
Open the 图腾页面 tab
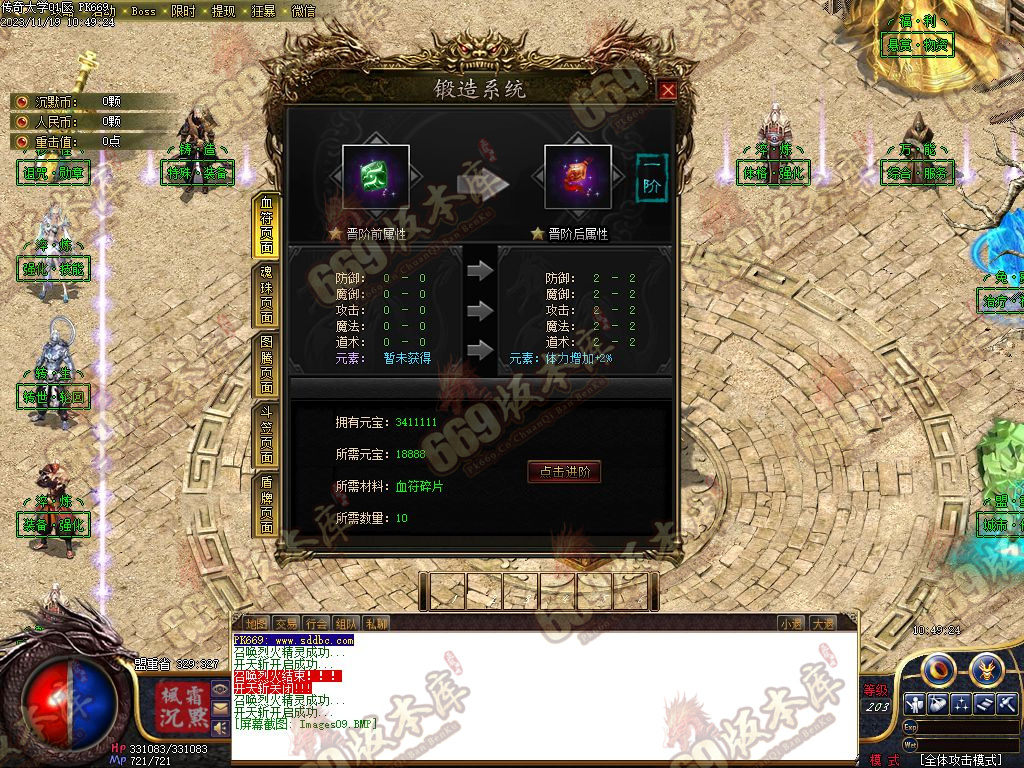266,366
